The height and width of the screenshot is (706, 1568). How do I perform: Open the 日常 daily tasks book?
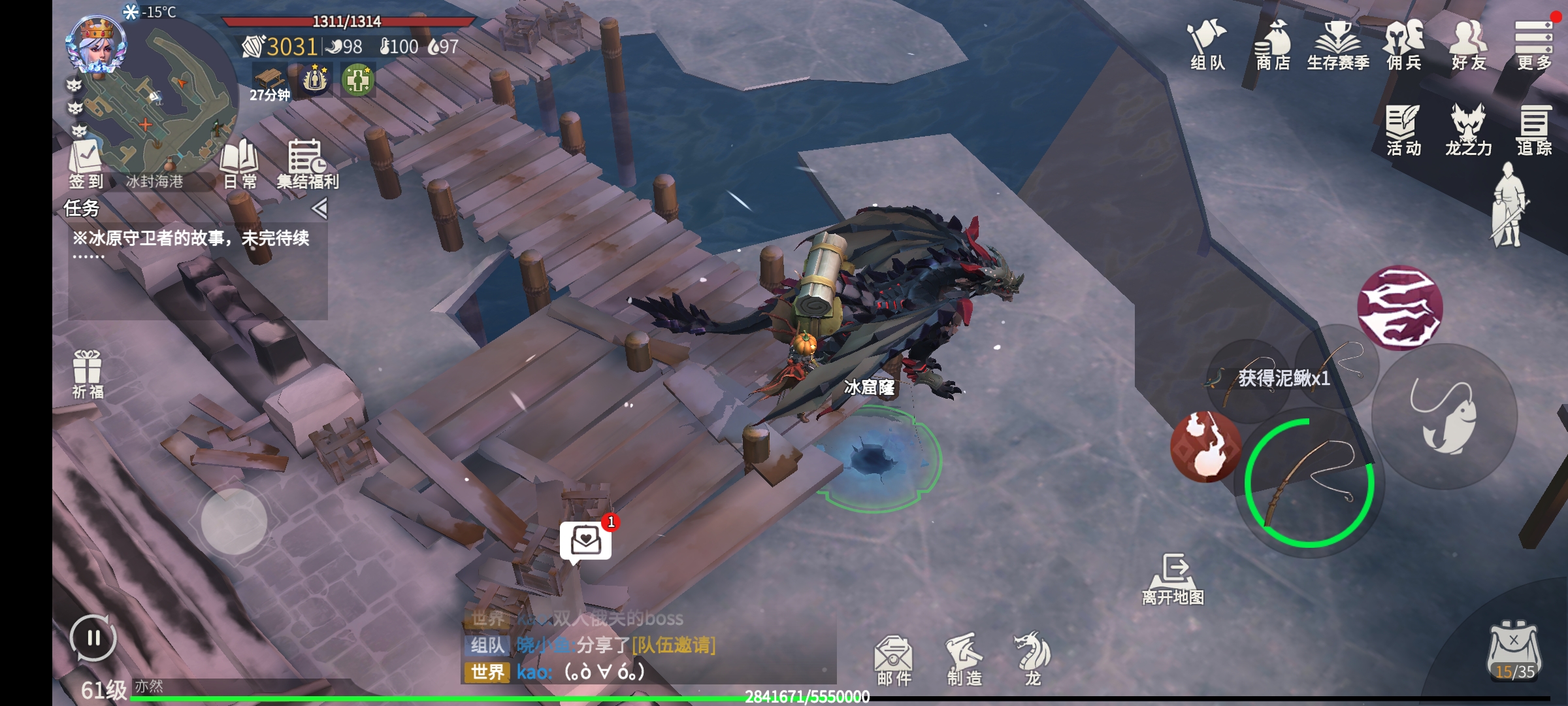point(240,163)
